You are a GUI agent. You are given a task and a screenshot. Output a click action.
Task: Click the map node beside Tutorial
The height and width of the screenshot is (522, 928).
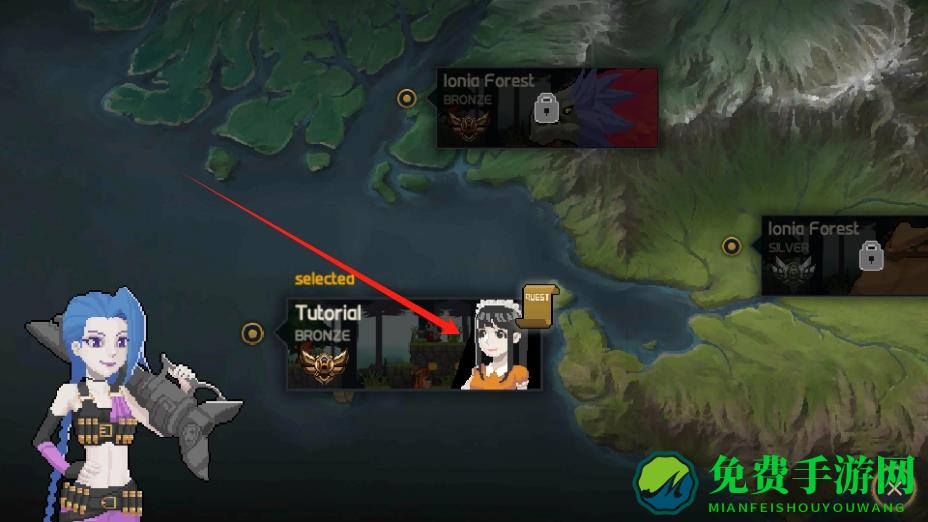(253, 333)
